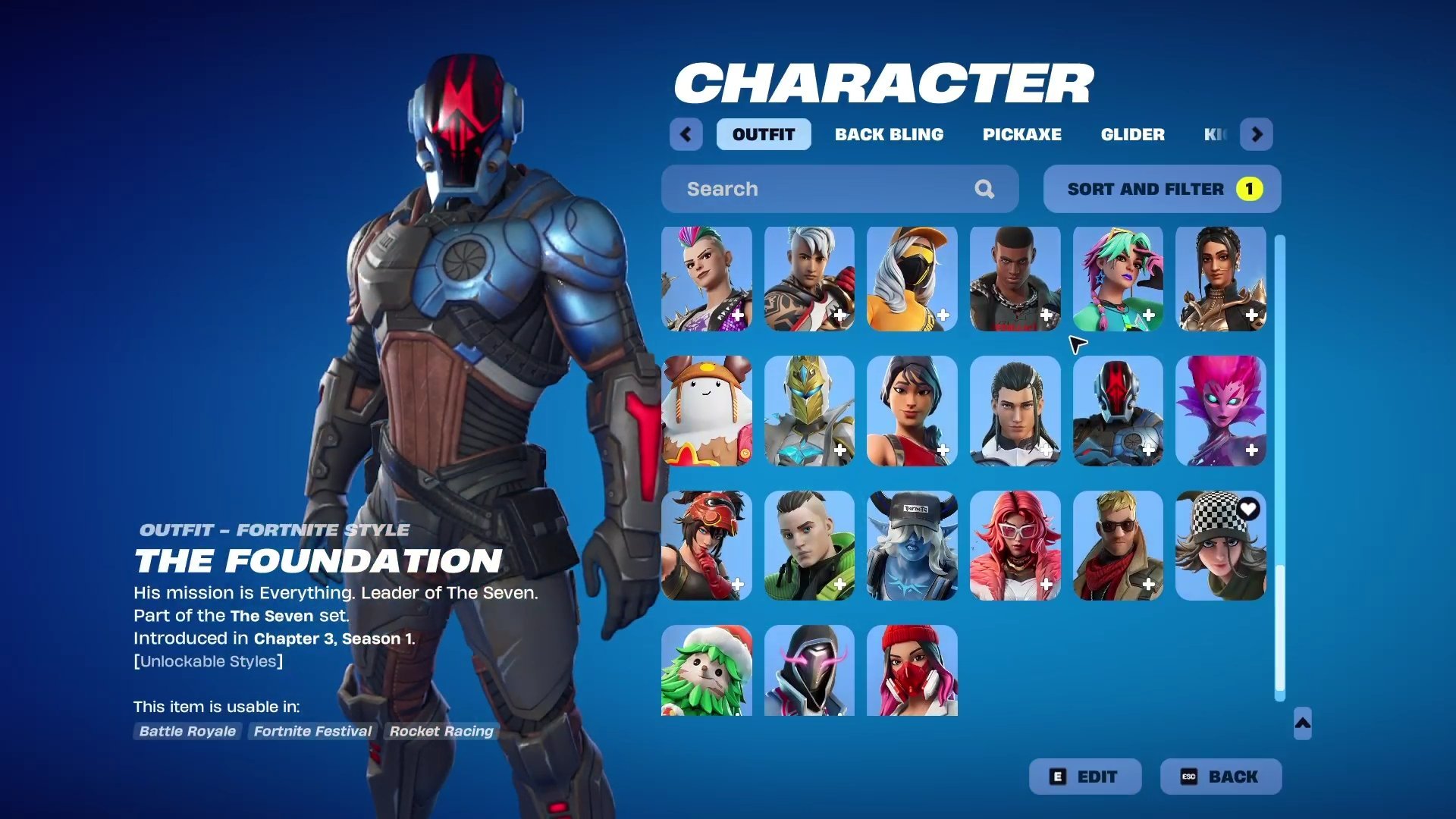Click the plus icon on the pink-mohawk punk outfit
The height and width of the screenshot is (819, 1456).
tap(739, 315)
